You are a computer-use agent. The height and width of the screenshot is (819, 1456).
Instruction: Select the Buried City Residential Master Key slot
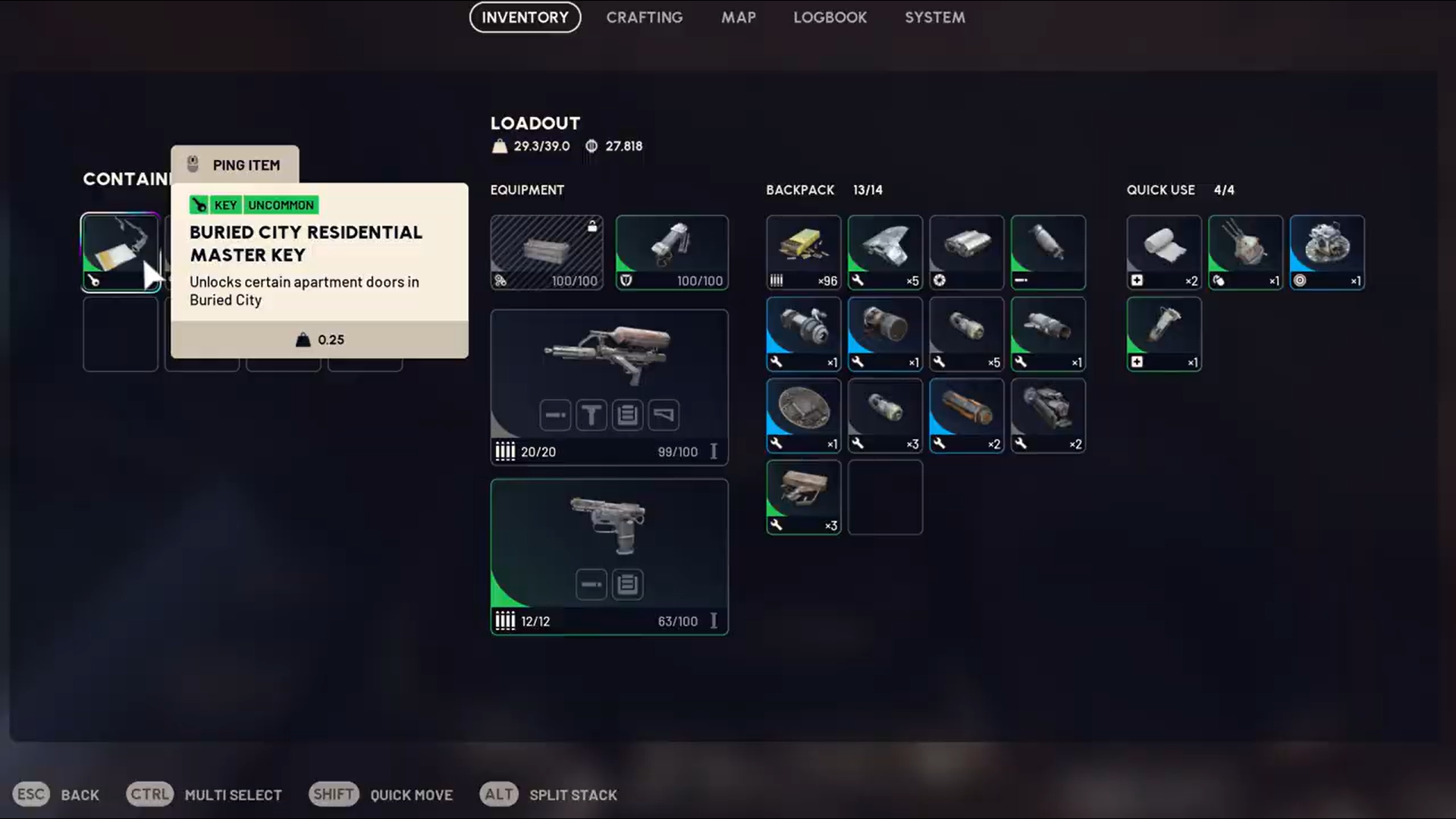click(x=120, y=253)
